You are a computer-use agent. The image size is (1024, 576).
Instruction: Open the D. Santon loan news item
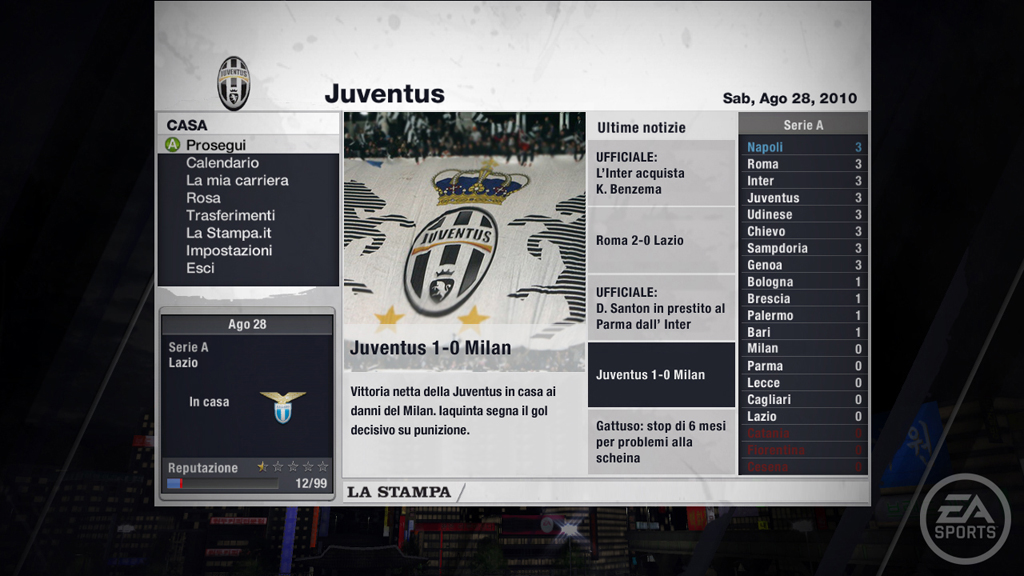tap(660, 308)
